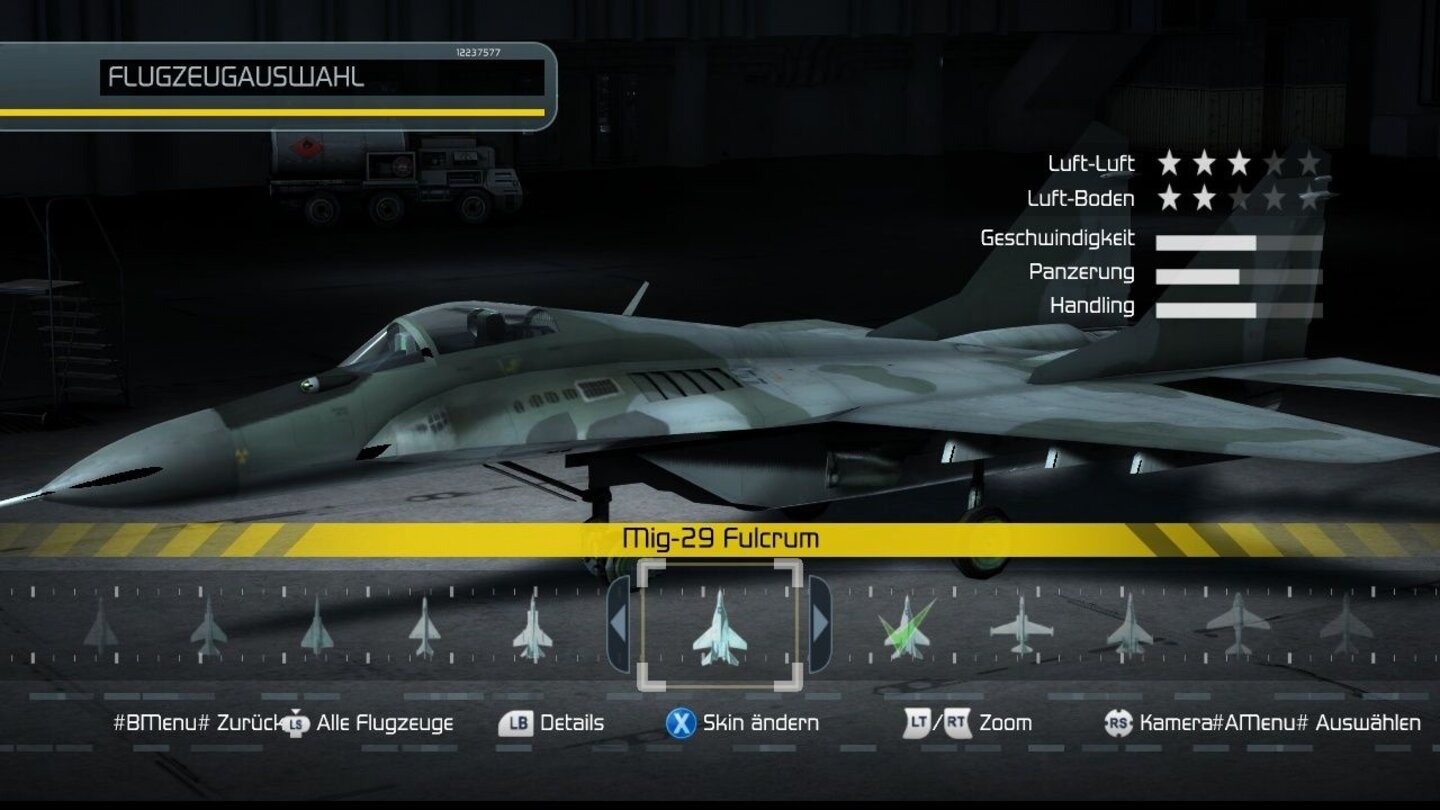Click the yellow Mig-29 Fulcrum name banner

[720, 537]
